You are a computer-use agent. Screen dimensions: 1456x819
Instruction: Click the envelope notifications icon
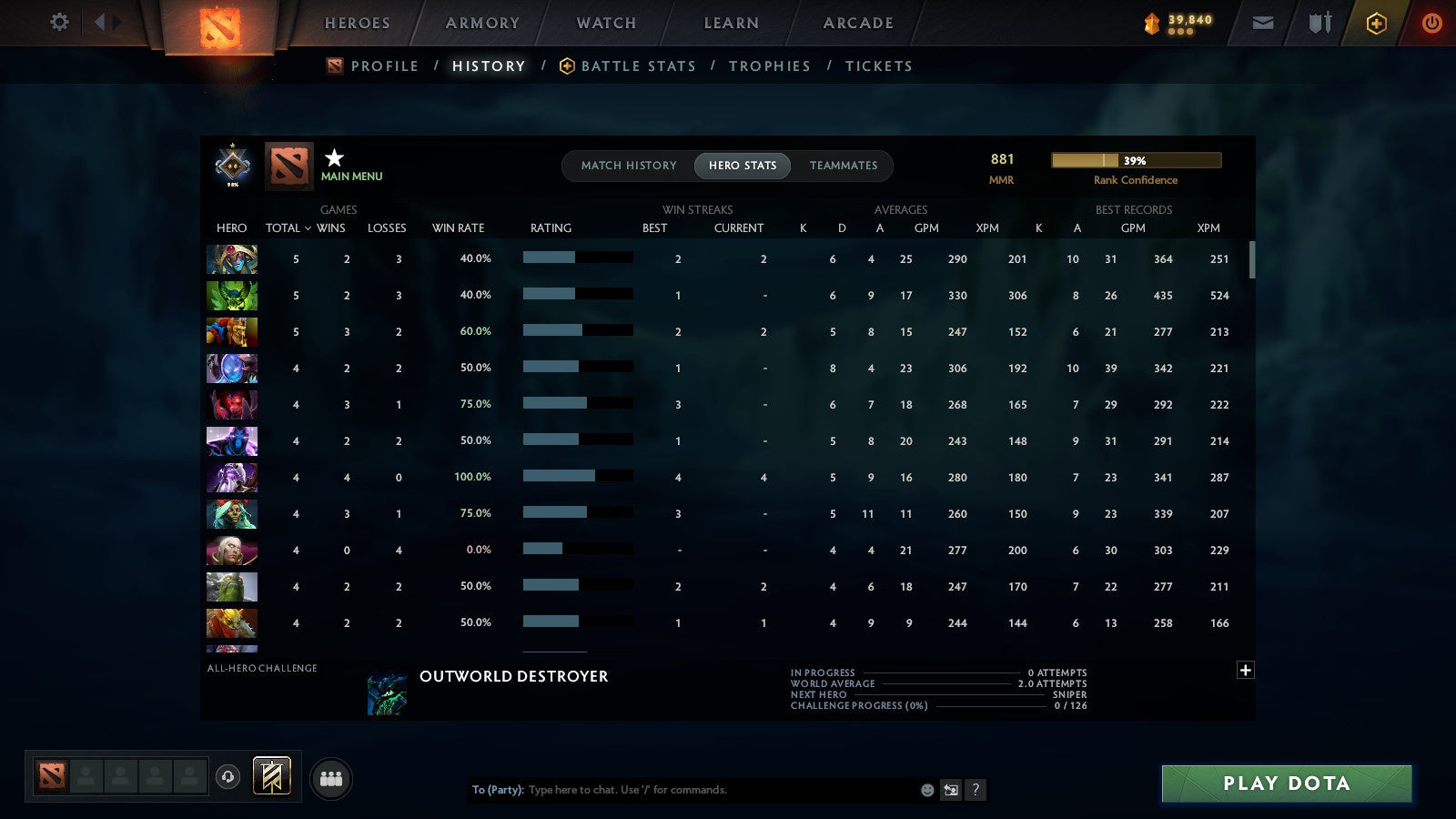(x=1263, y=23)
